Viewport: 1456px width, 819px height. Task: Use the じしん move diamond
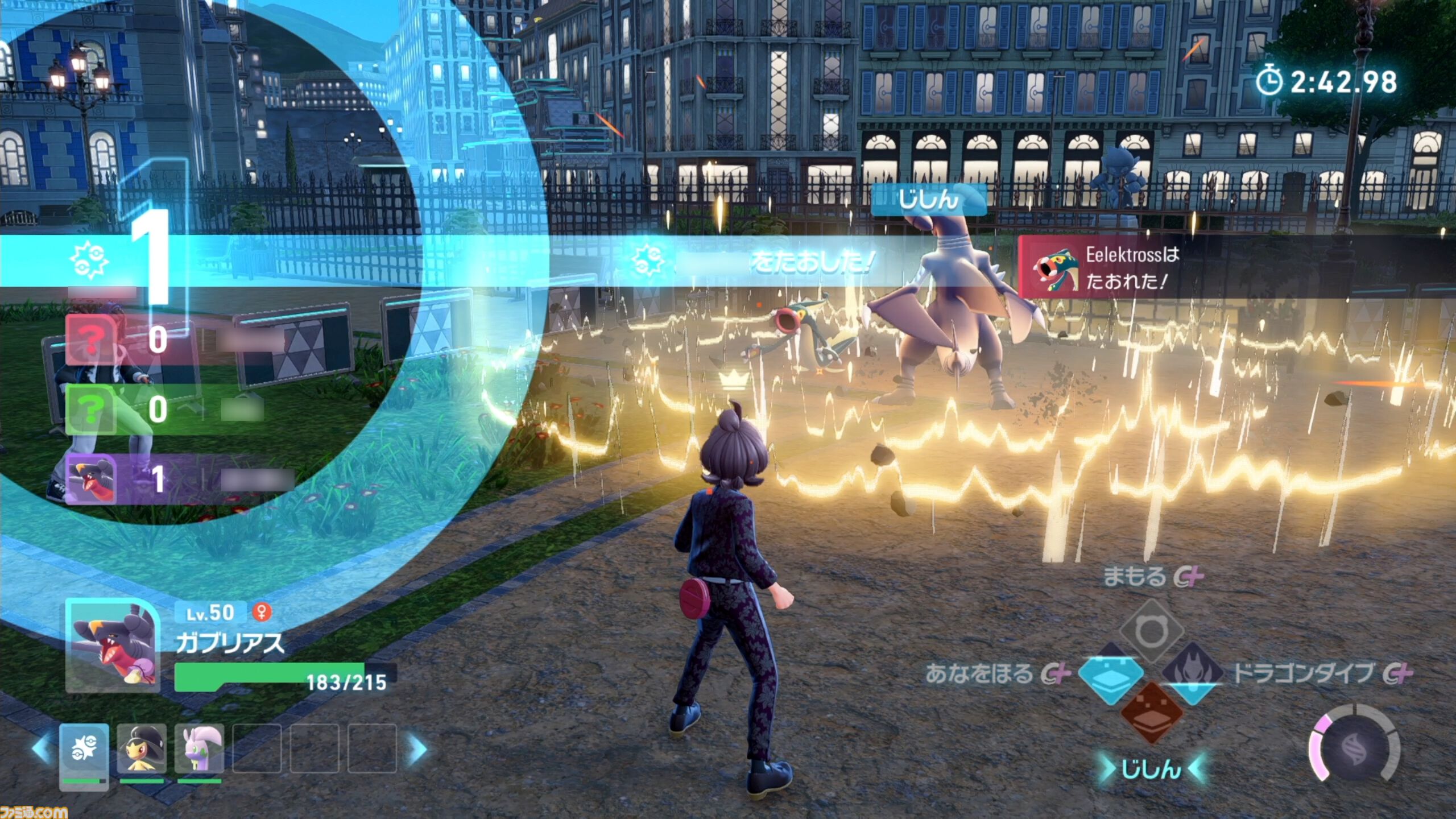(x=1152, y=713)
